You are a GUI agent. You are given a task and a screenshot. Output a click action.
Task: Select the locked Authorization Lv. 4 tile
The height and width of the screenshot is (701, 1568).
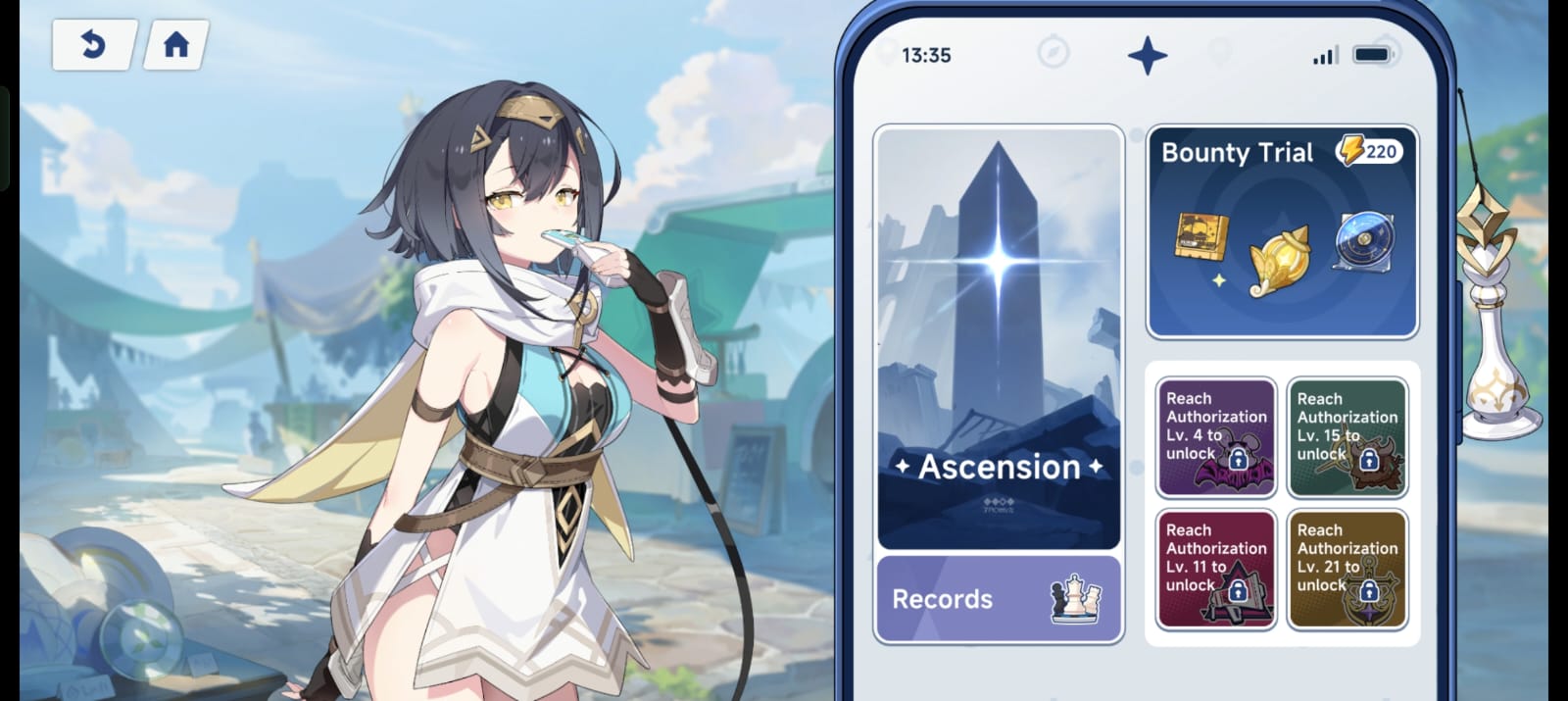[x=1216, y=437]
